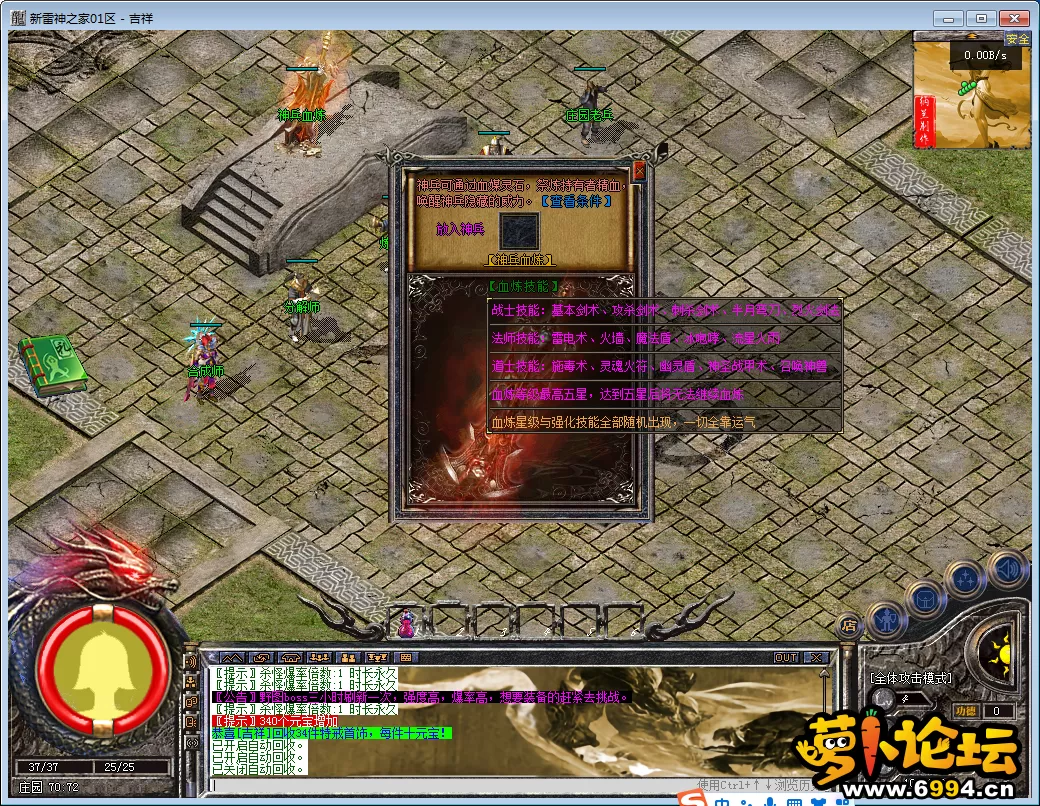Image resolution: width=1040 pixels, height=806 pixels.
Task: Toggle sound with the speaker orb
Action: (x=1008, y=569)
